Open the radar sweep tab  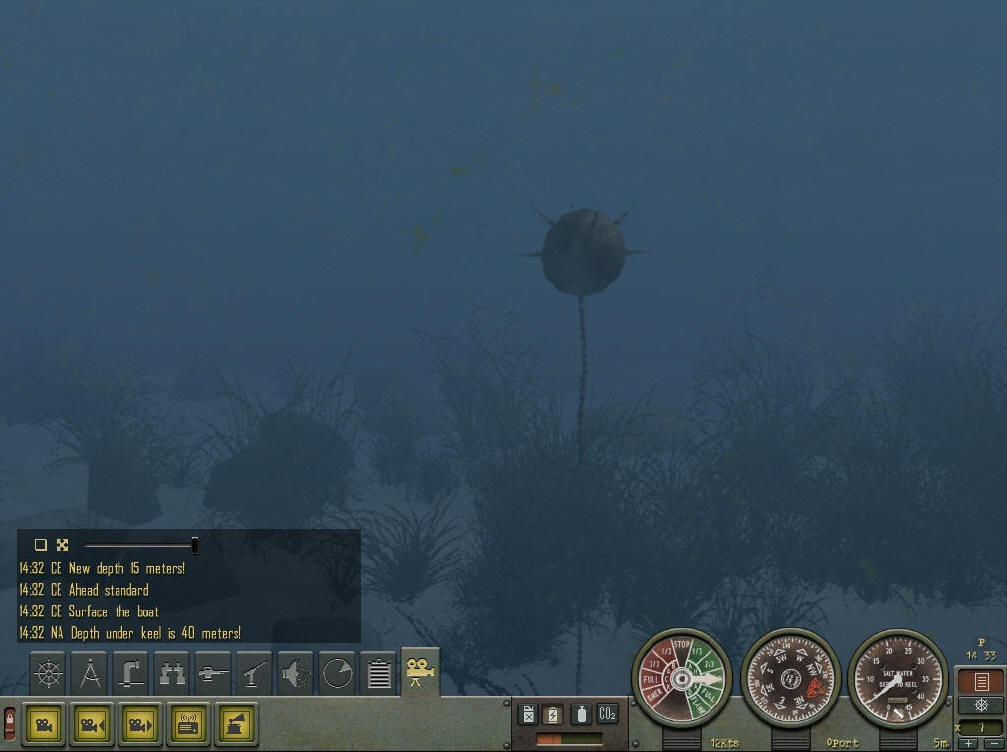pyautogui.click(x=338, y=674)
